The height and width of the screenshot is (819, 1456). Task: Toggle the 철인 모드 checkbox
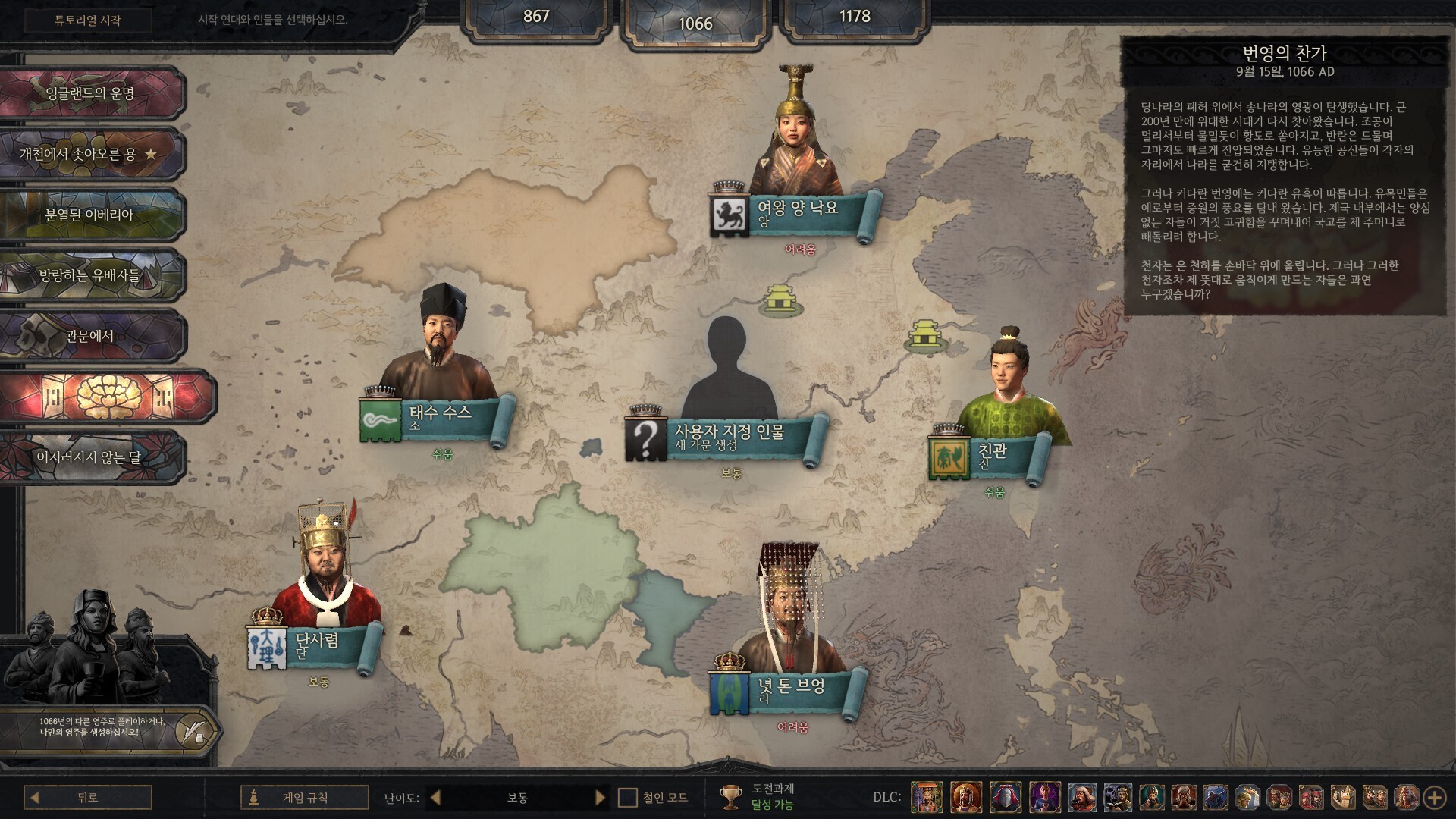(628, 797)
